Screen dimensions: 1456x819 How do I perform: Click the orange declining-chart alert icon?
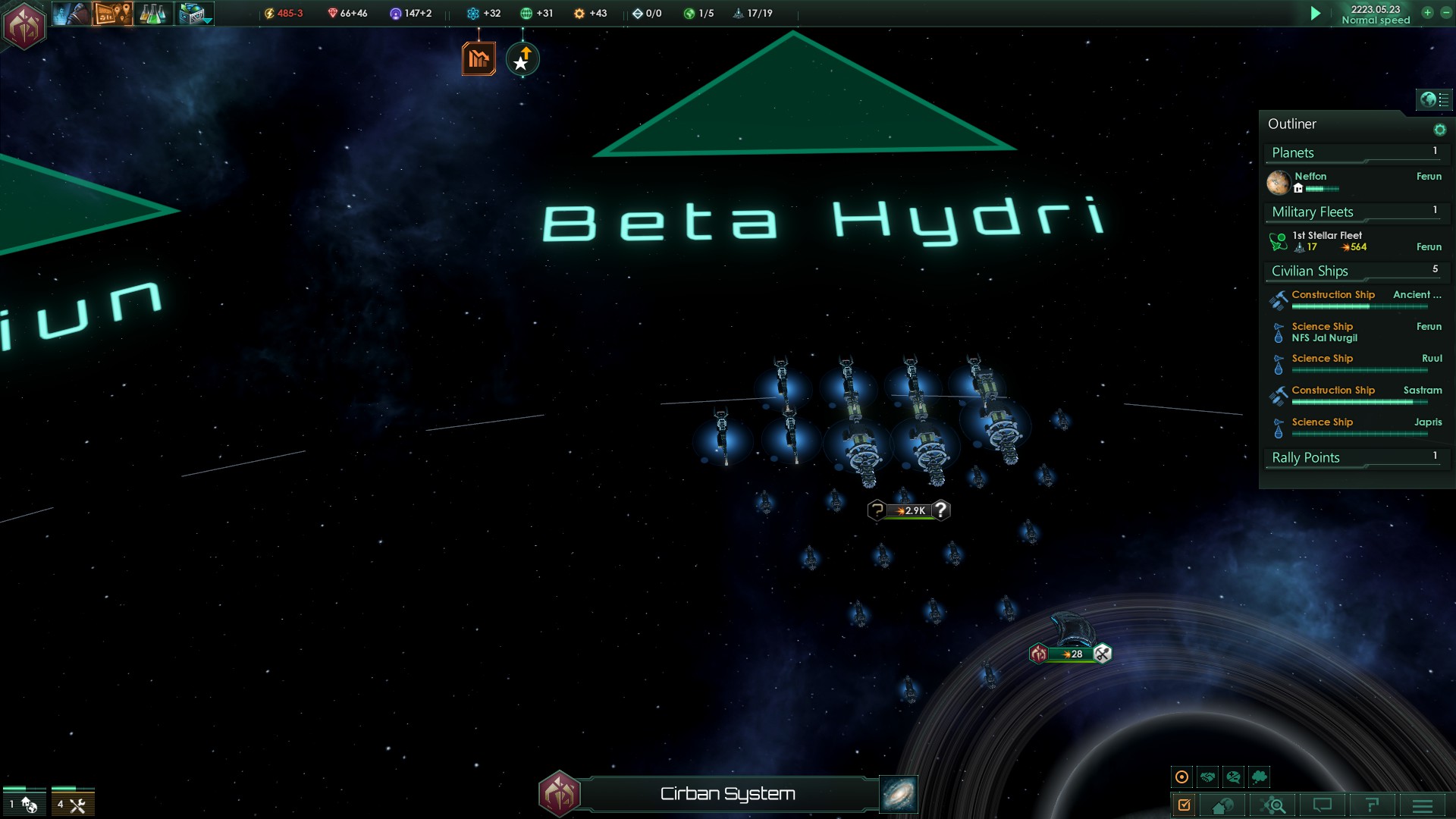[x=479, y=58]
